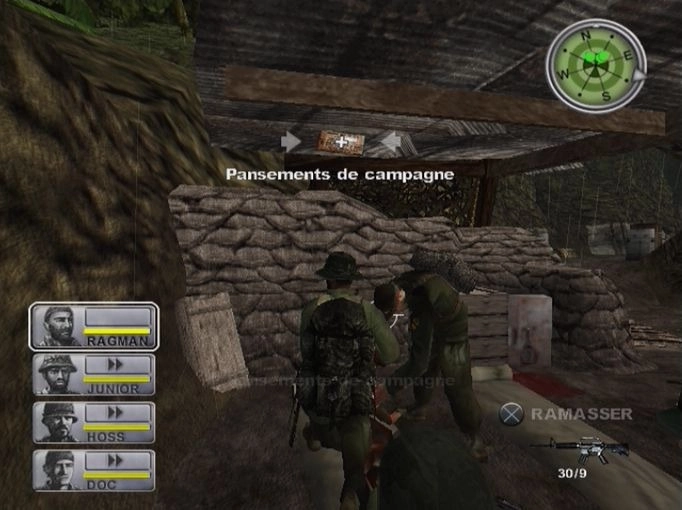Cycle to the next item with right arrow
Screen dimensions: 682x510
coord(390,142)
